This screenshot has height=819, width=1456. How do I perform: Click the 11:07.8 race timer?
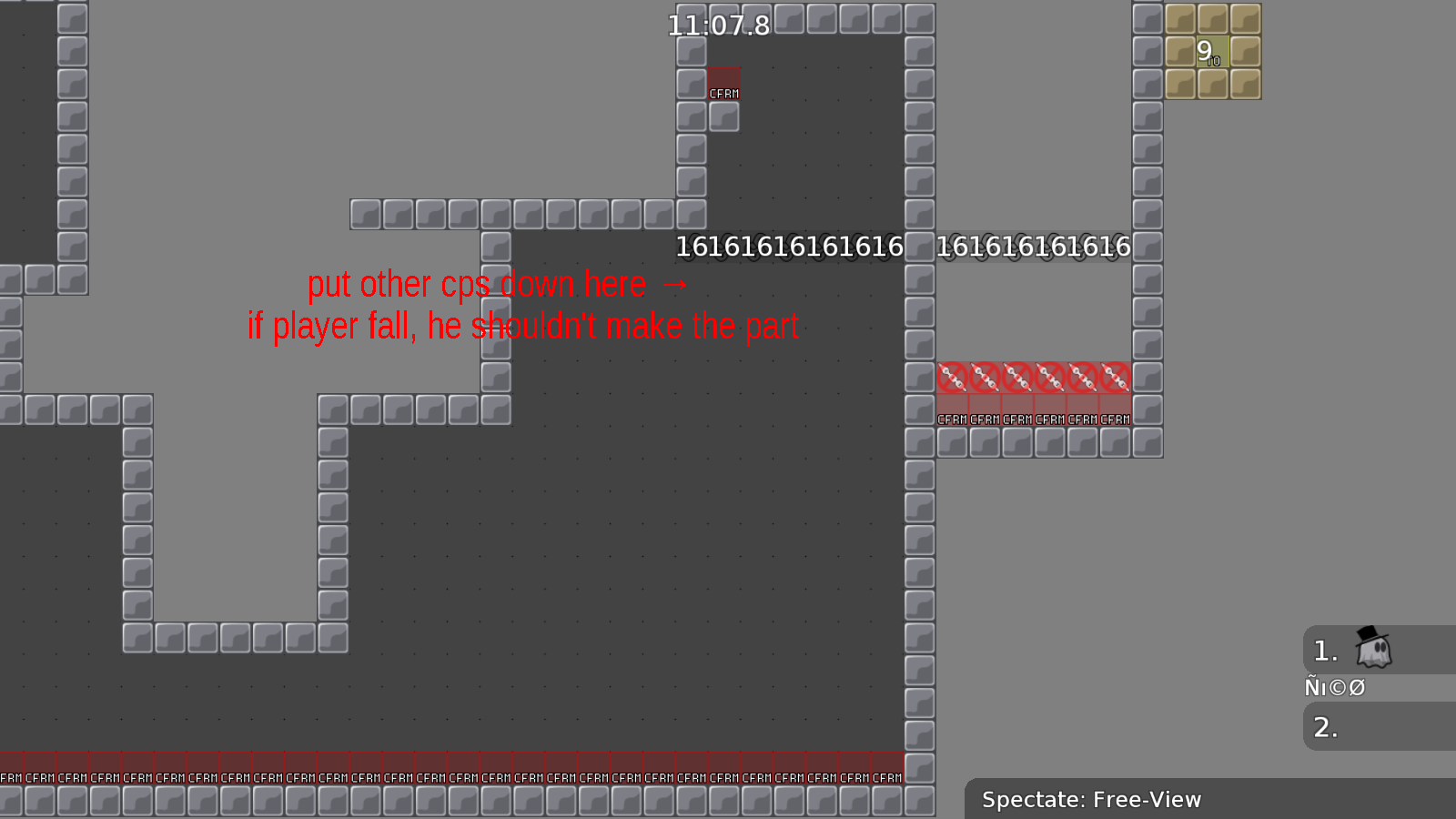click(718, 26)
